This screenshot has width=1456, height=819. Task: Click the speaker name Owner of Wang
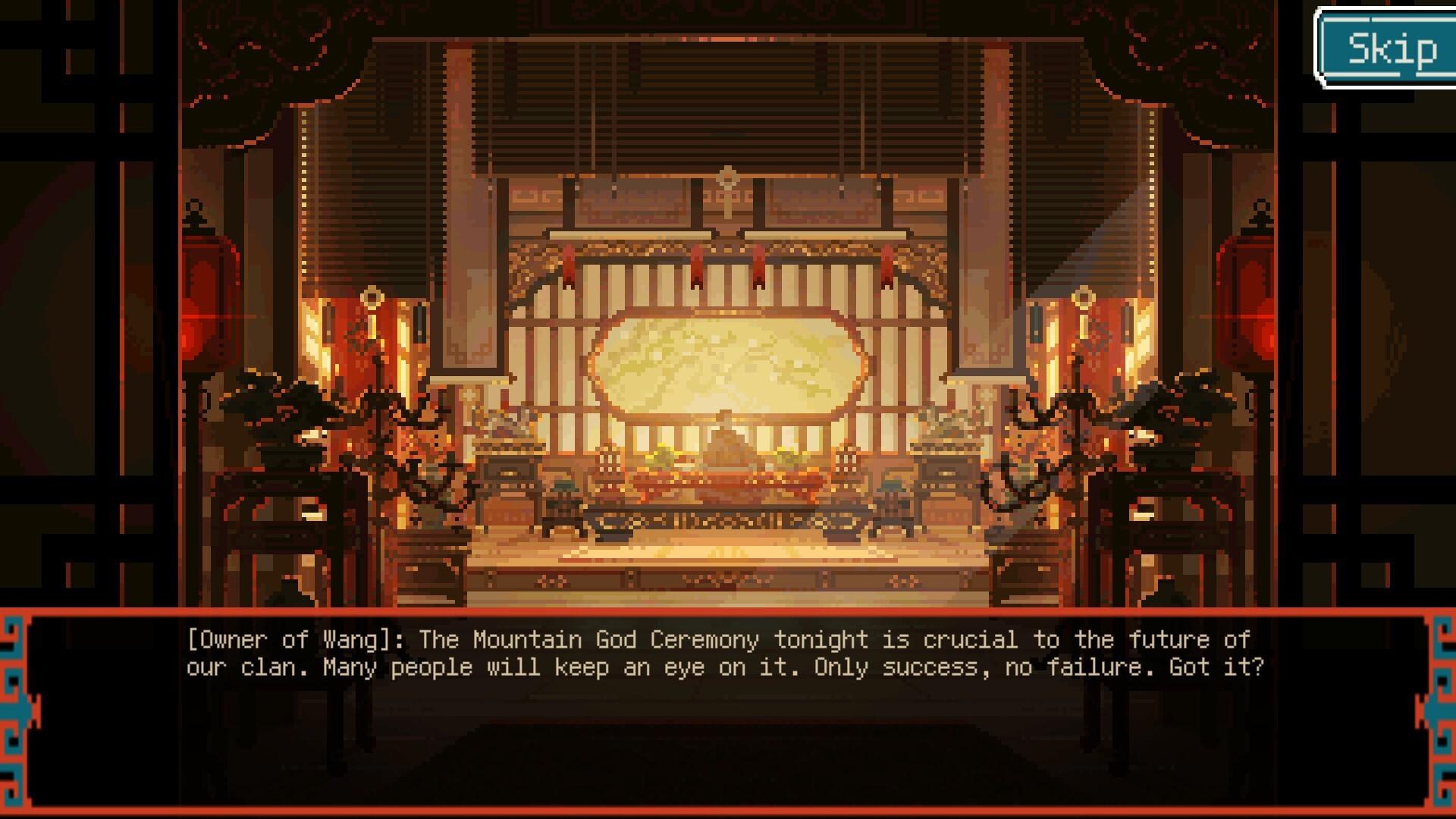[288, 639]
